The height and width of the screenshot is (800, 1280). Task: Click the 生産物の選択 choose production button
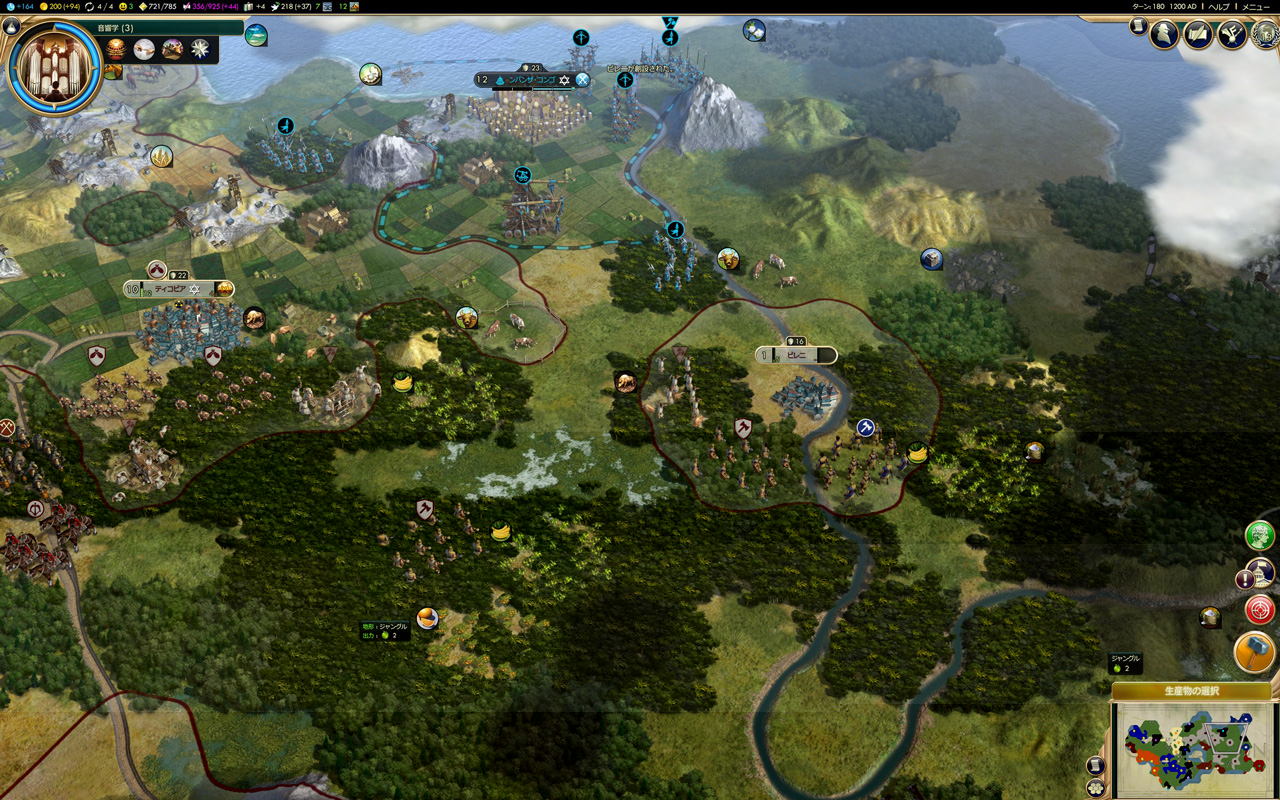coord(1191,691)
